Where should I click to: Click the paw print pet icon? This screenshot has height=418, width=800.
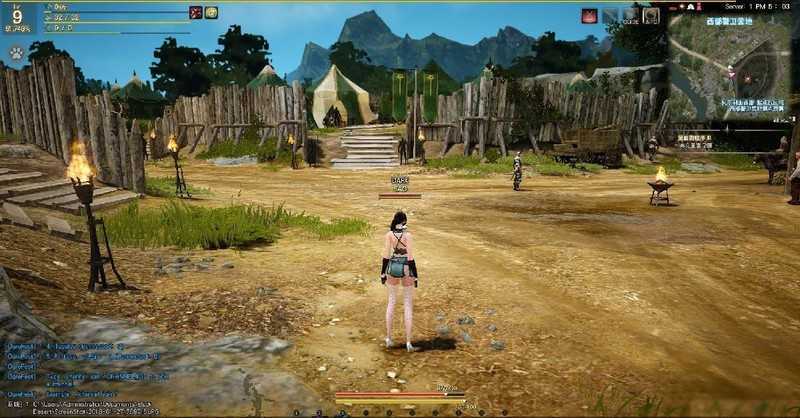coord(17,52)
